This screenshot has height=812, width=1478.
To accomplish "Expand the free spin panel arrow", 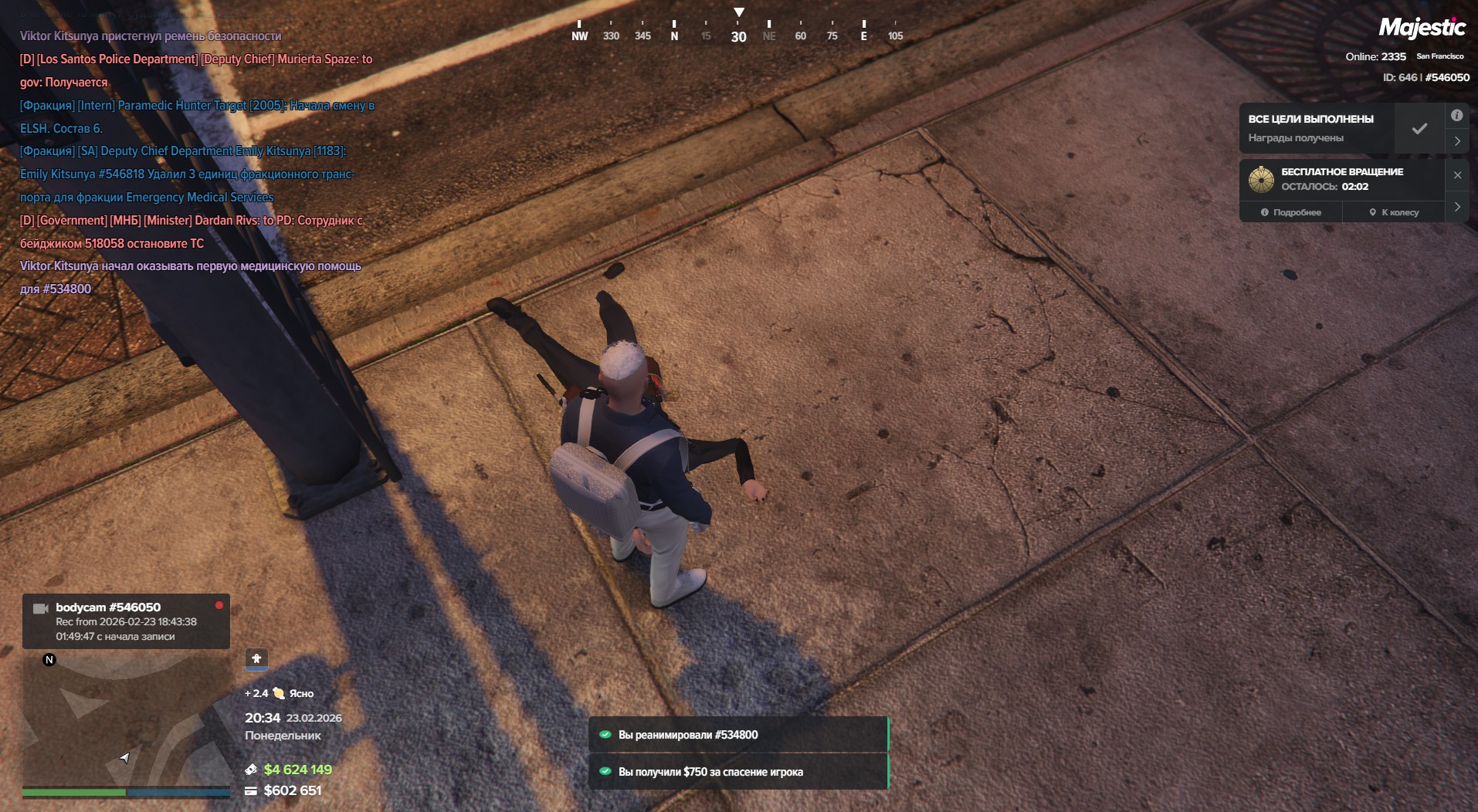I will 1457,207.
